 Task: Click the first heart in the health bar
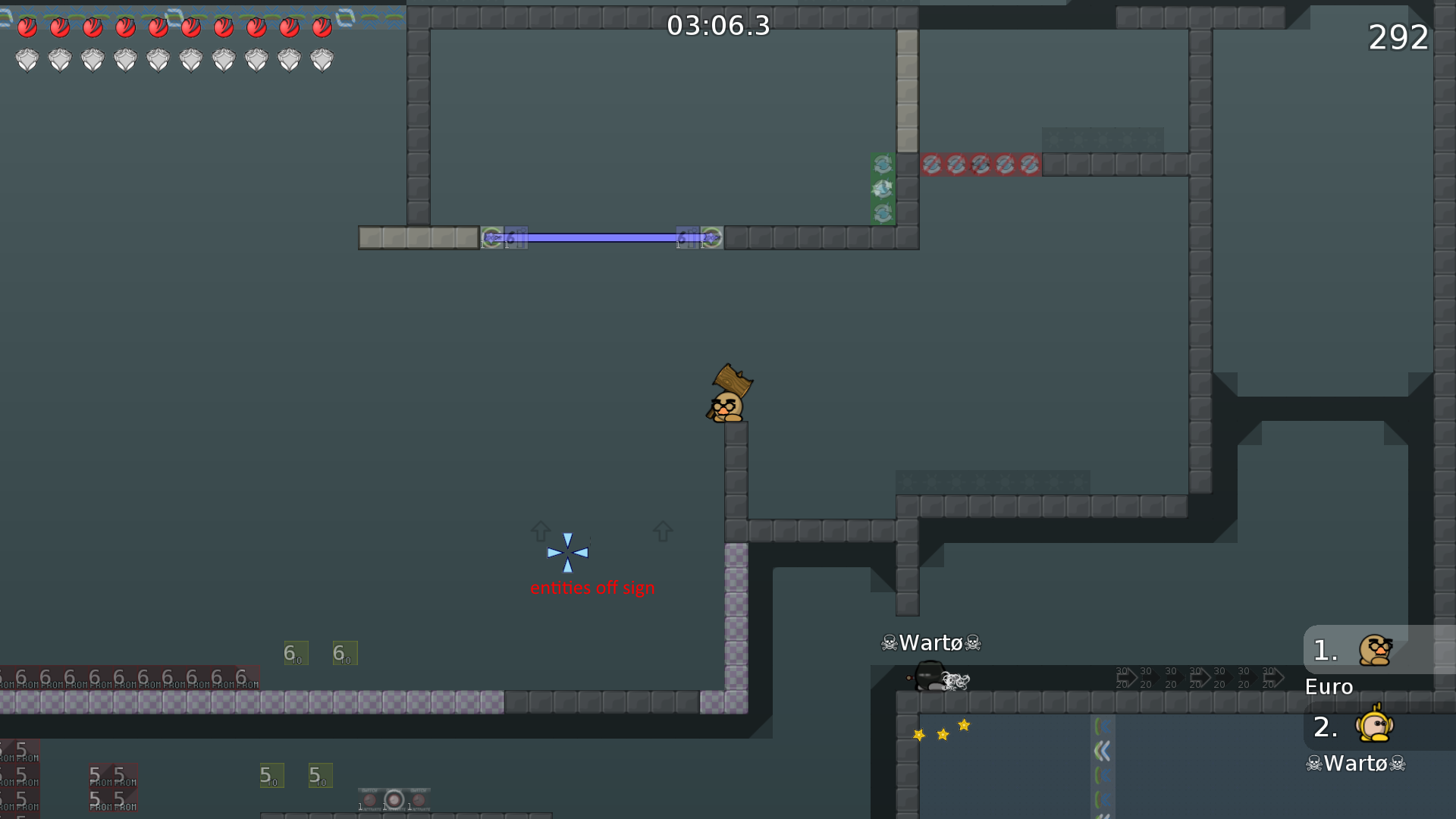[x=27, y=27]
